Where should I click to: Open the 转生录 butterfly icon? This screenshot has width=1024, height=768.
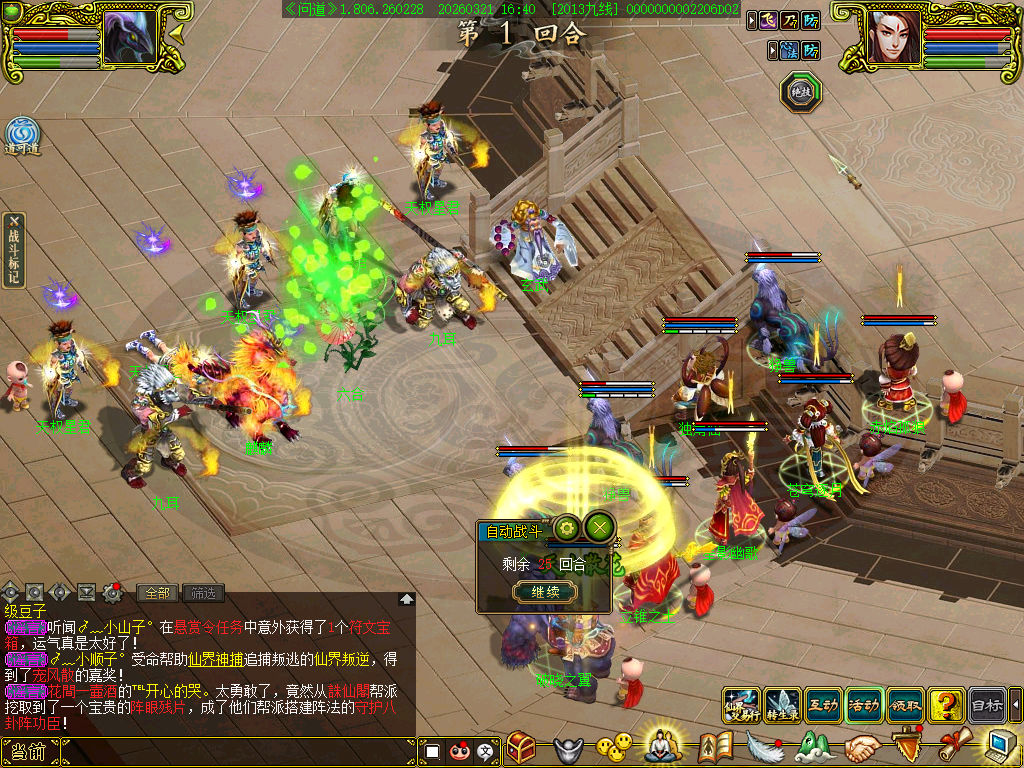click(x=782, y=704)
